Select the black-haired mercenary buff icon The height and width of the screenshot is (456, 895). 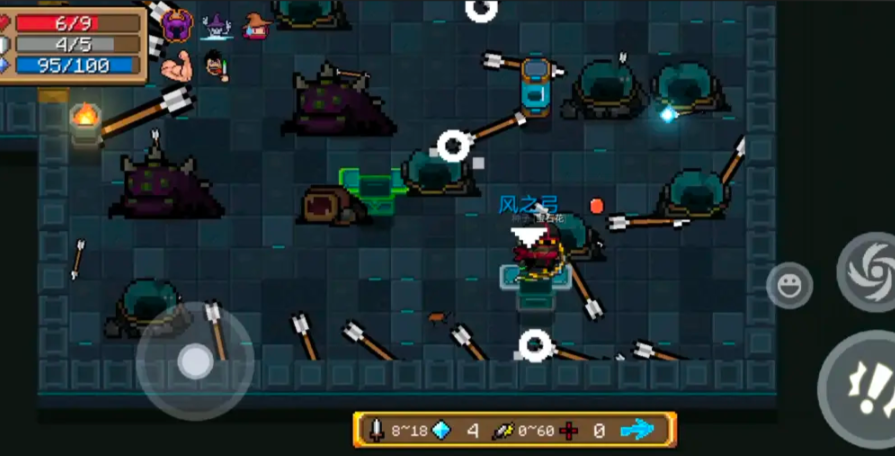point(216,66)
